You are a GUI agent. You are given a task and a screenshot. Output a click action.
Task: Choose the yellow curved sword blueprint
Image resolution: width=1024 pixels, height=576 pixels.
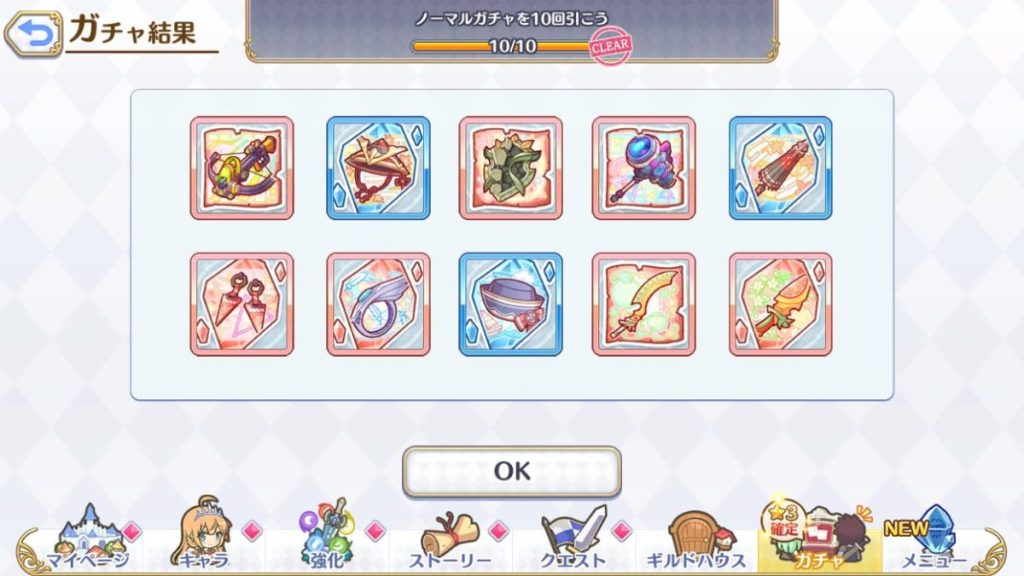pos(644,304)
